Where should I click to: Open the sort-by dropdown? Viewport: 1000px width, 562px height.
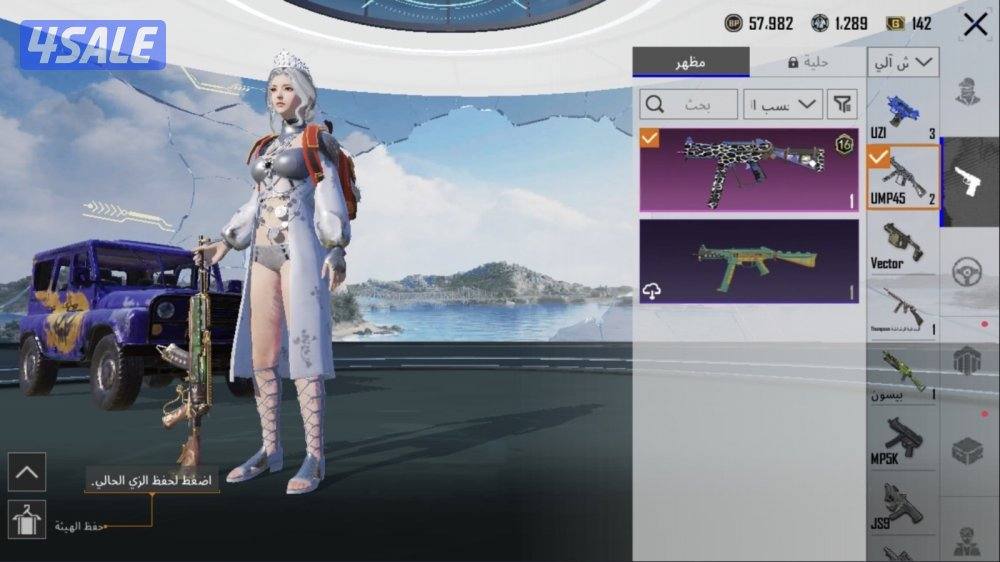tap(783, 104)
